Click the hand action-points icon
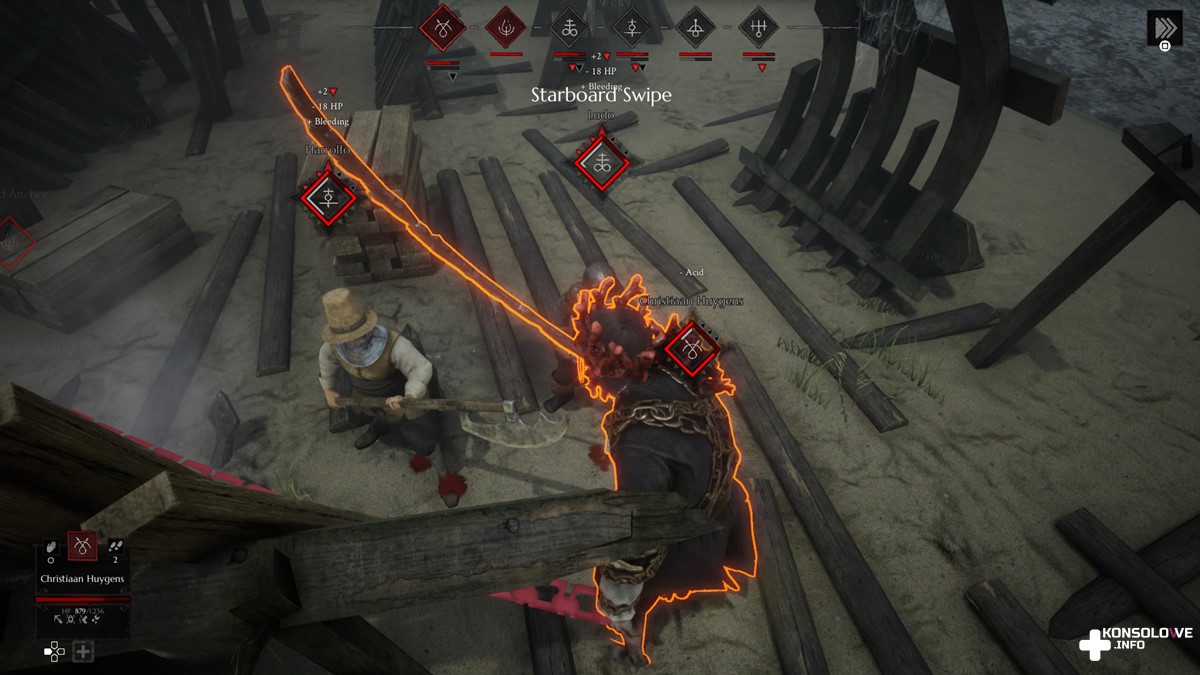The height and width of the screenshot is (675, 1200). [51, 547]
